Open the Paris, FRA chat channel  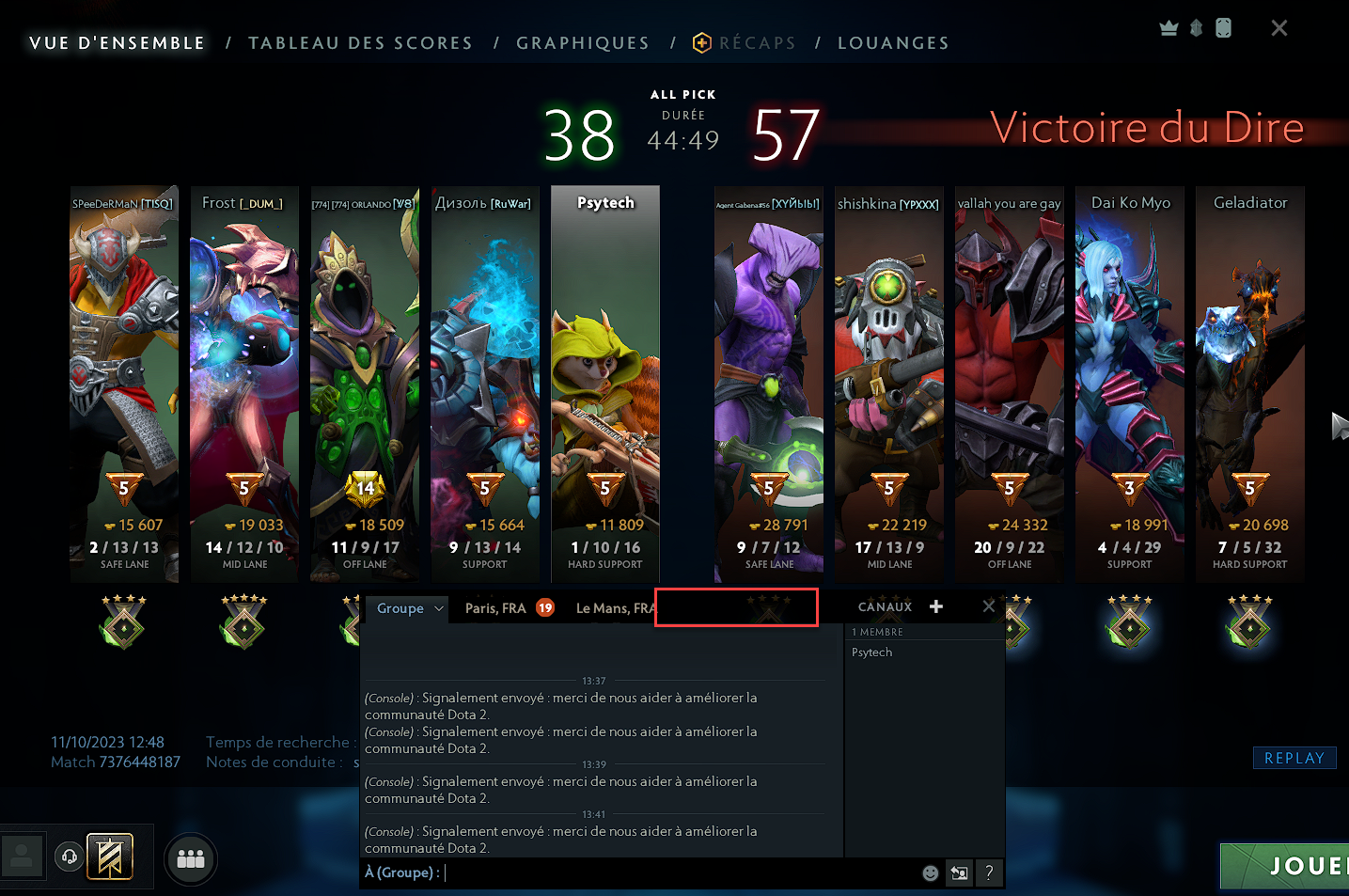(x=497, y=607)
